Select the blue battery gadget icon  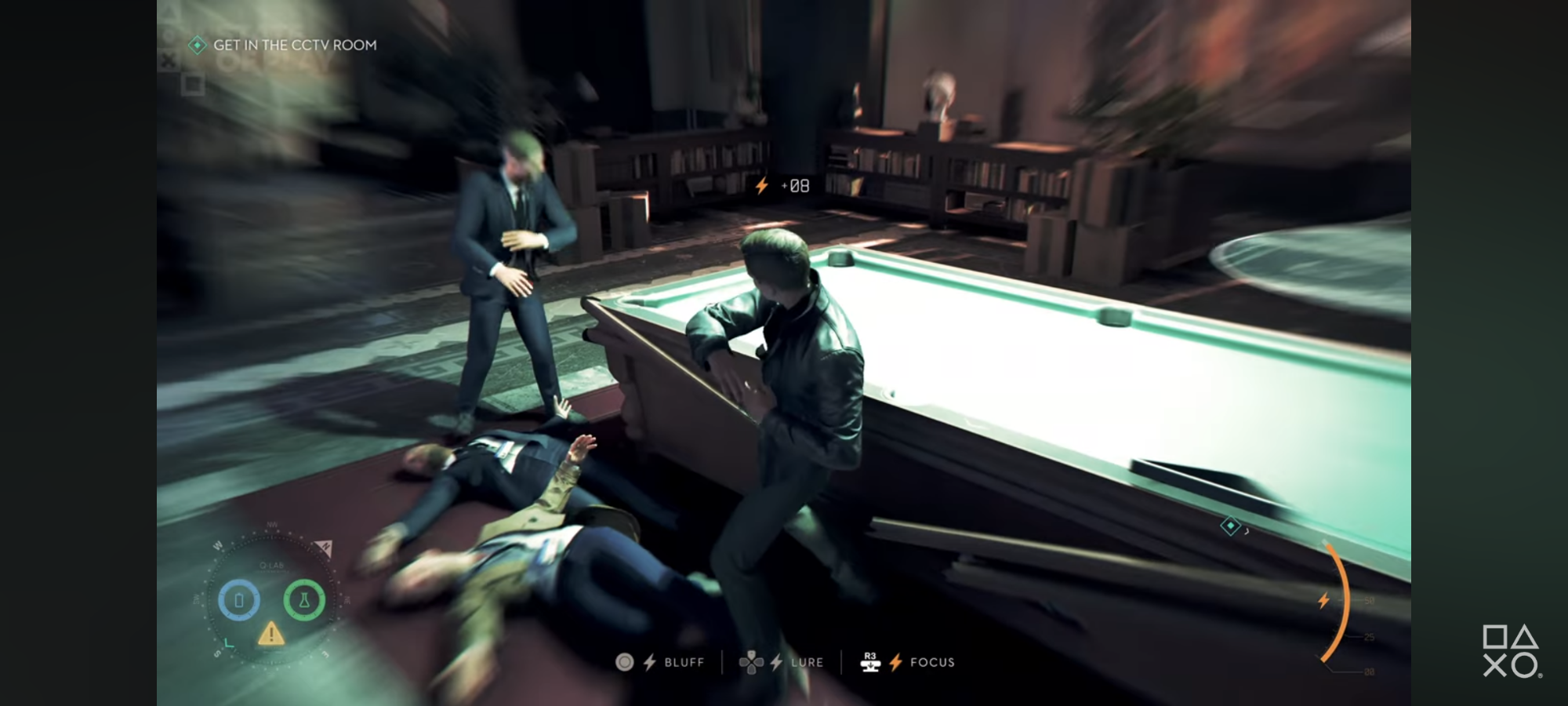pyautogui.click(x=239, y=601)
